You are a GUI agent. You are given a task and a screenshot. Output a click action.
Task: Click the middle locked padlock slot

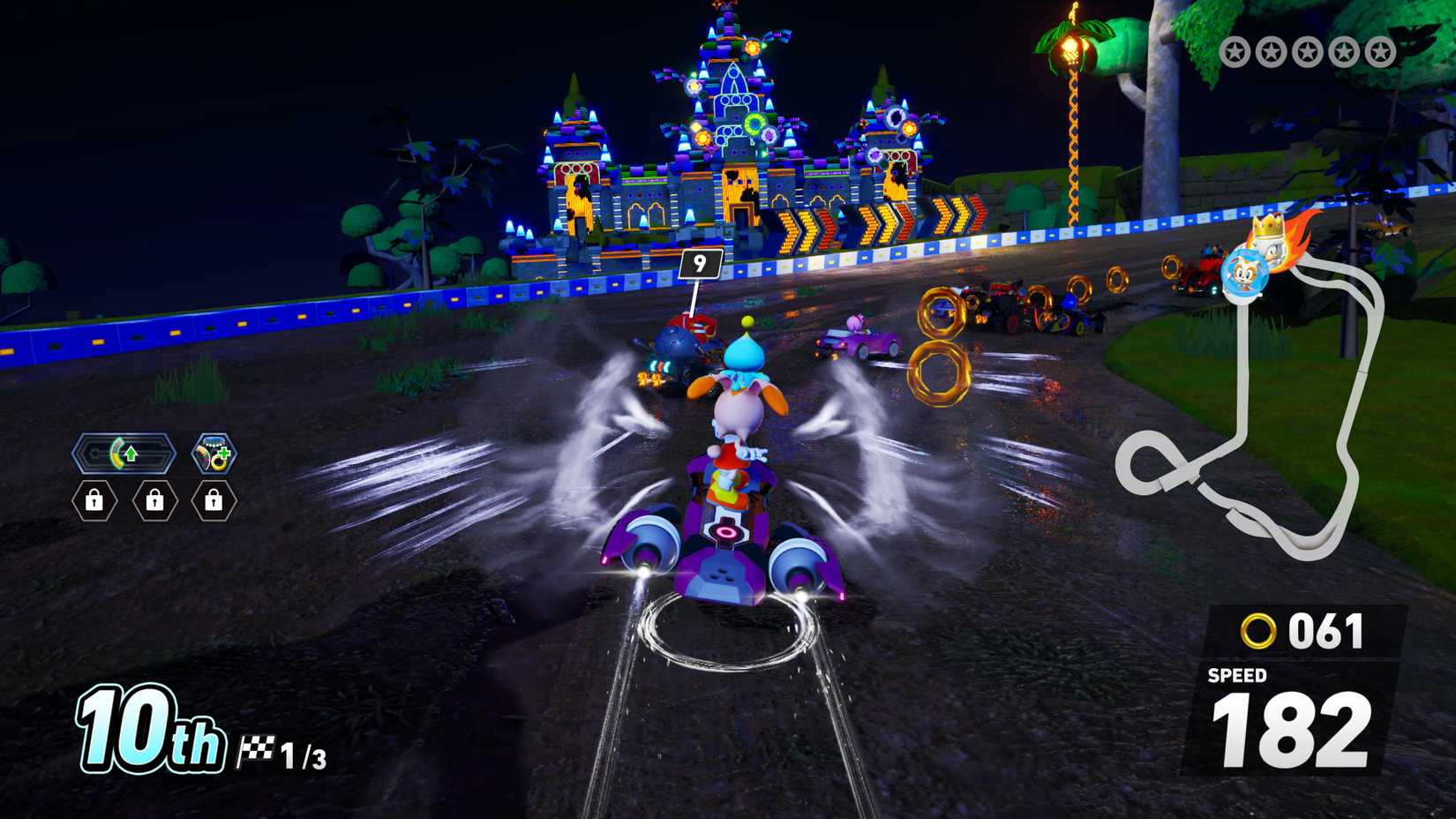point(154,500)
